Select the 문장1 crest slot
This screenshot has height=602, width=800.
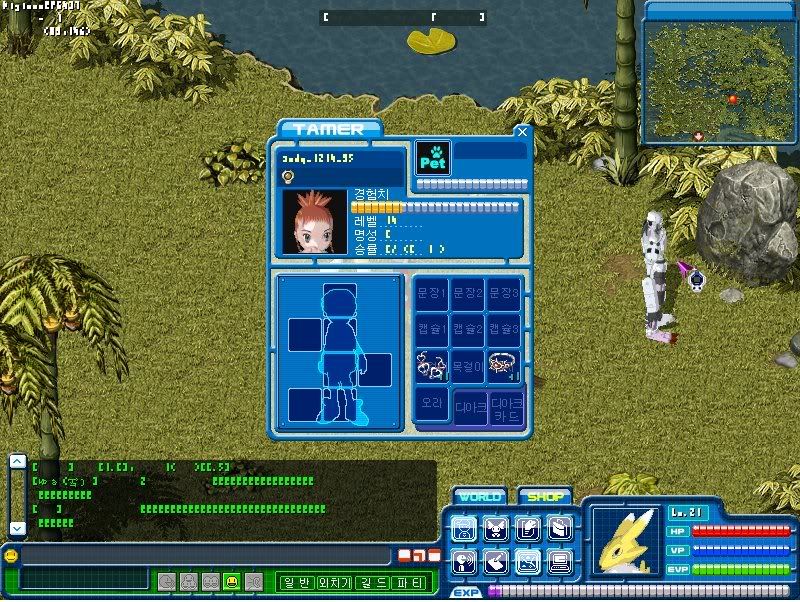432,293
